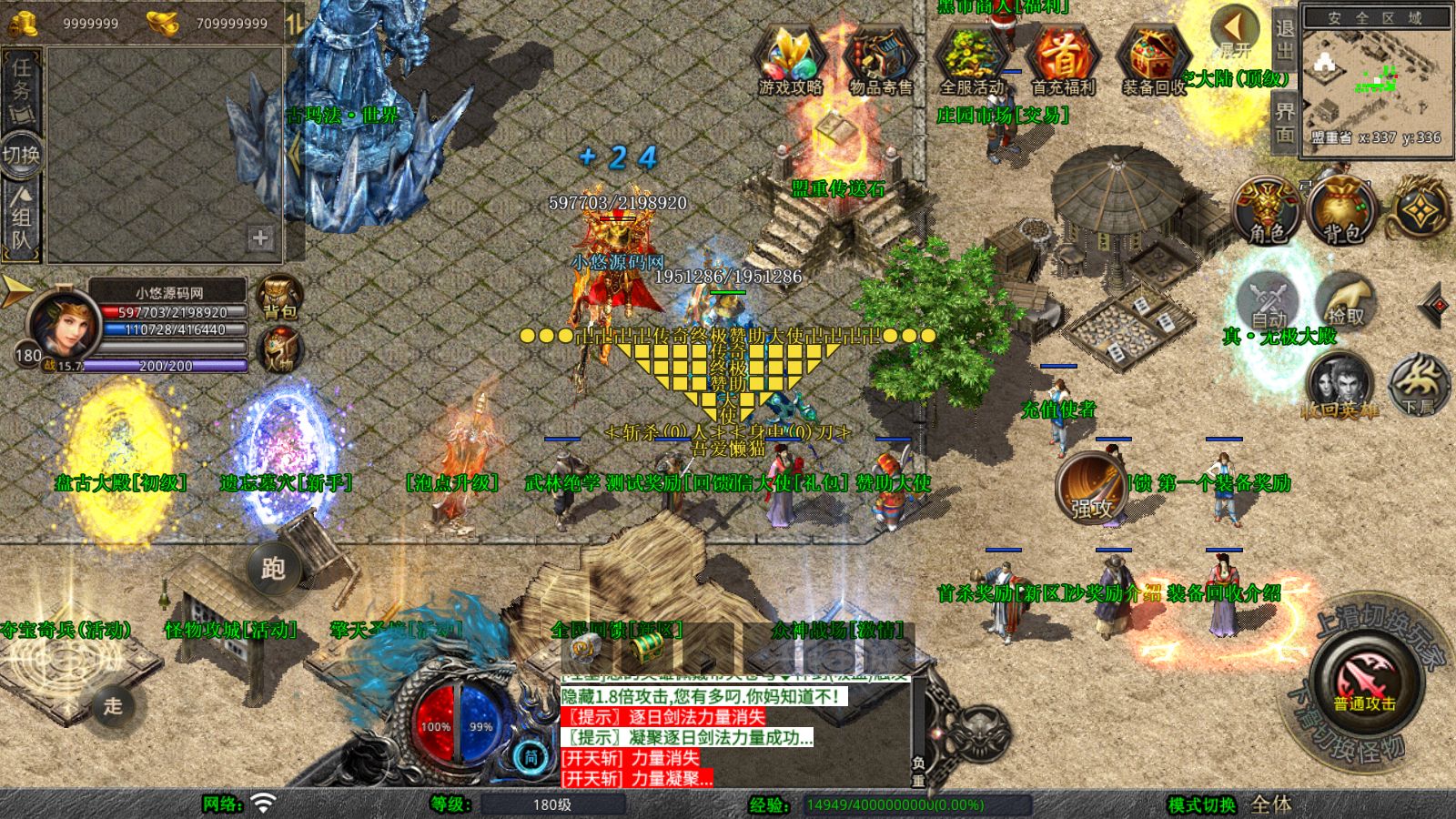The height and width of the screenshot is (819, 1456).
Task: Toggle 自动 auto-battle button
Action: tap(1268, 302)
